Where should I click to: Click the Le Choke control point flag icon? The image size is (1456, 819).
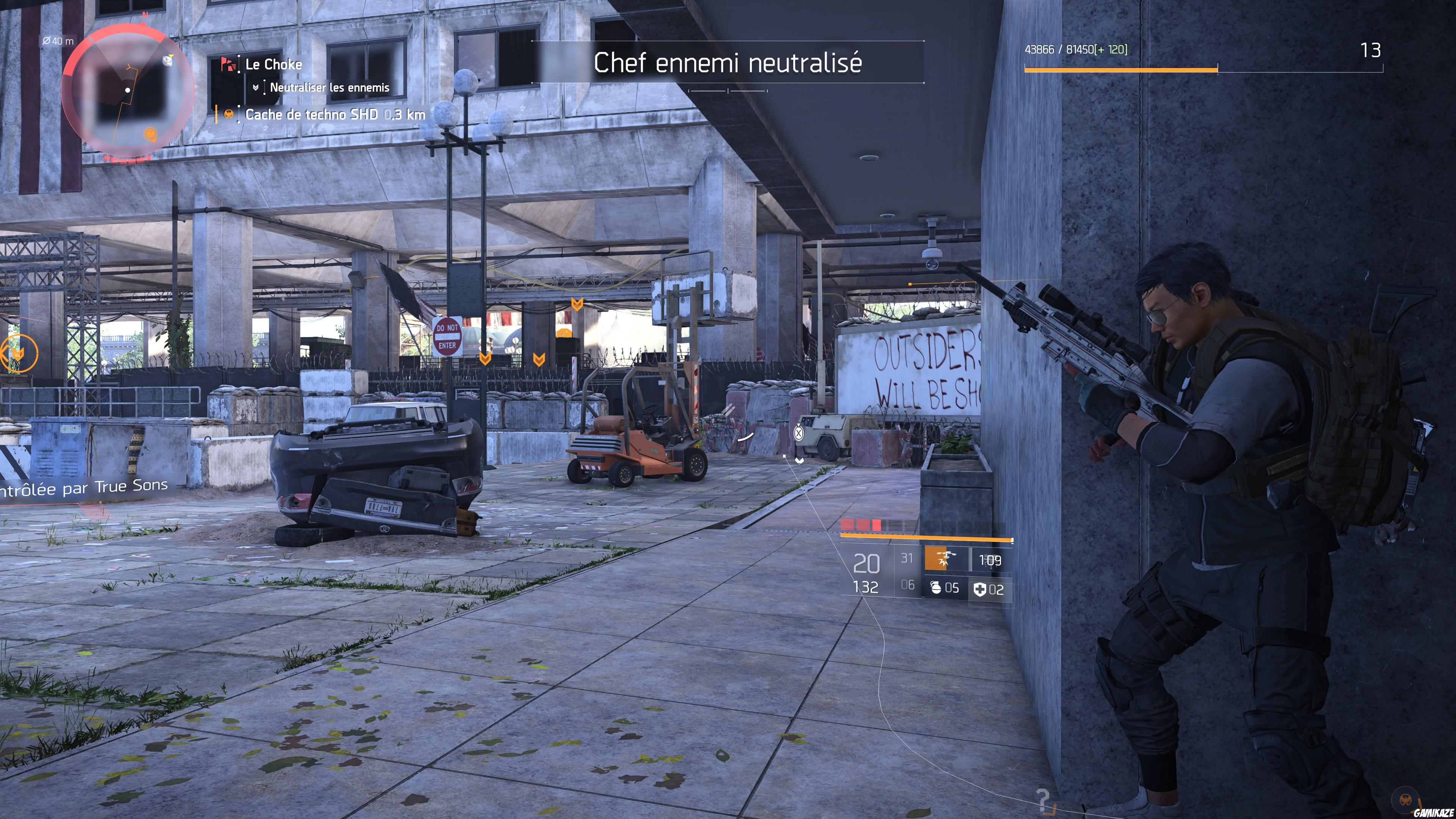point(228,64)
